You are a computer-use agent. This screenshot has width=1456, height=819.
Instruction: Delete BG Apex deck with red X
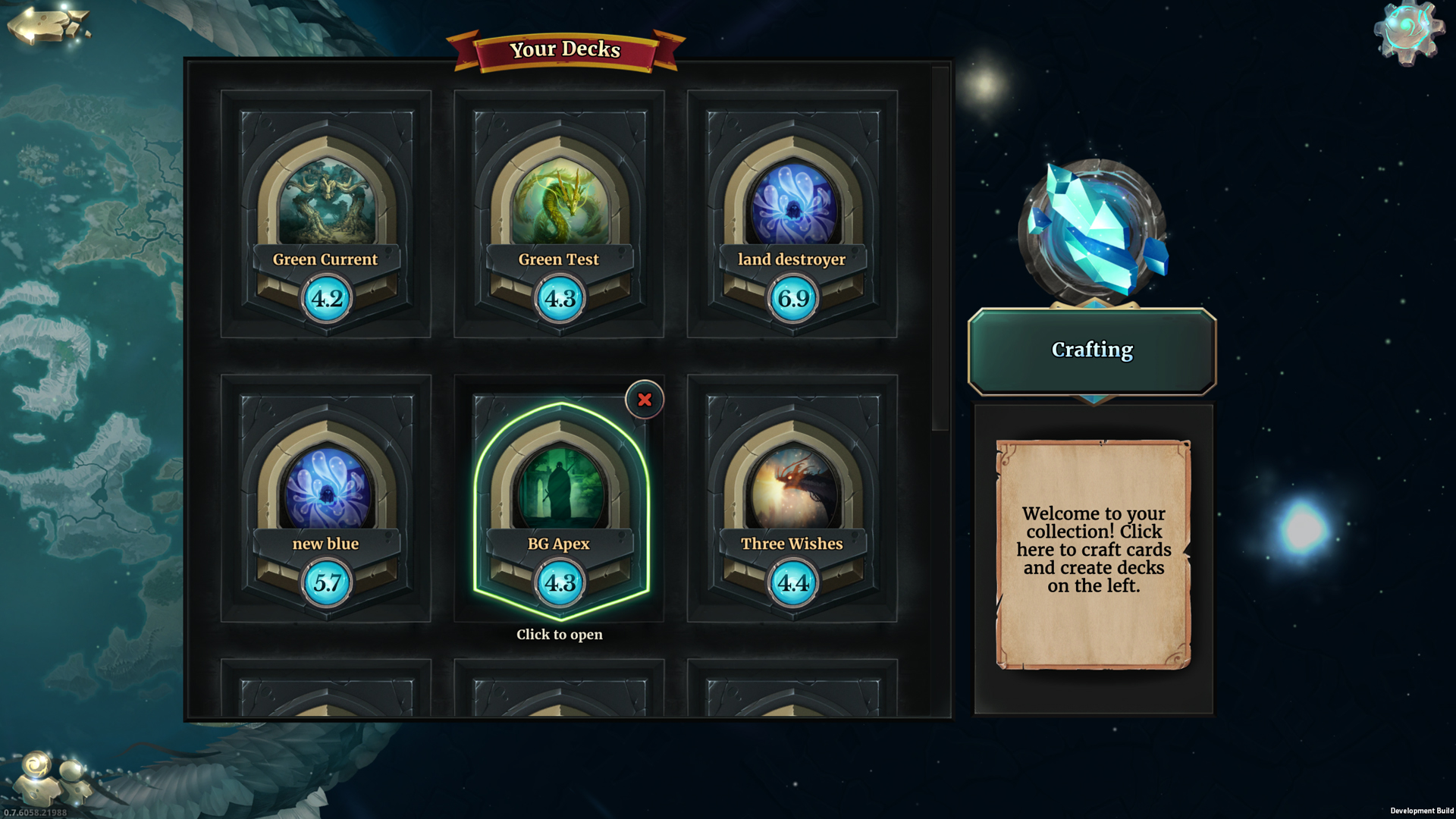click(x=645, y=400)
